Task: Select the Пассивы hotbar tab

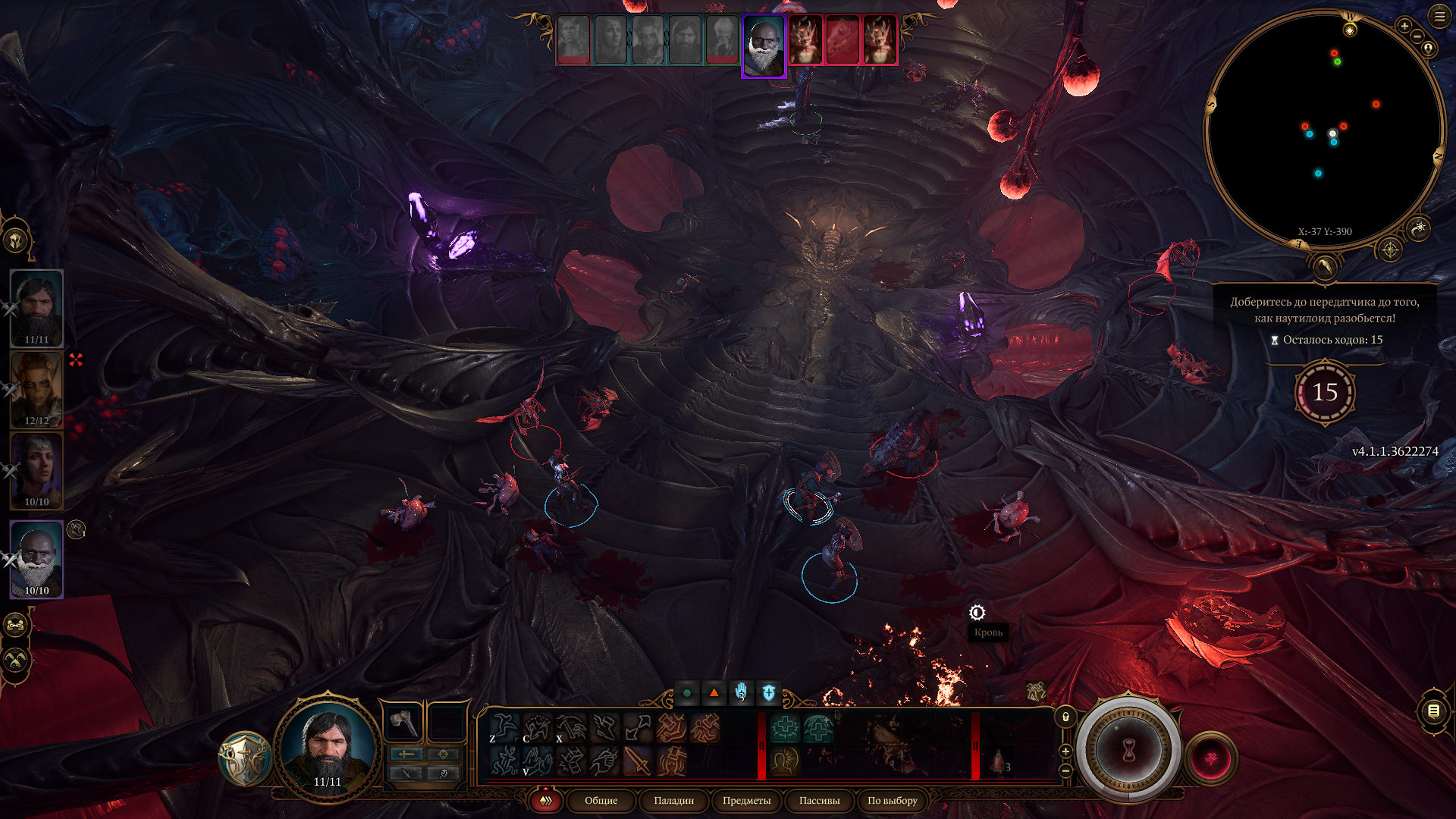Action: [x=819, y=801]
